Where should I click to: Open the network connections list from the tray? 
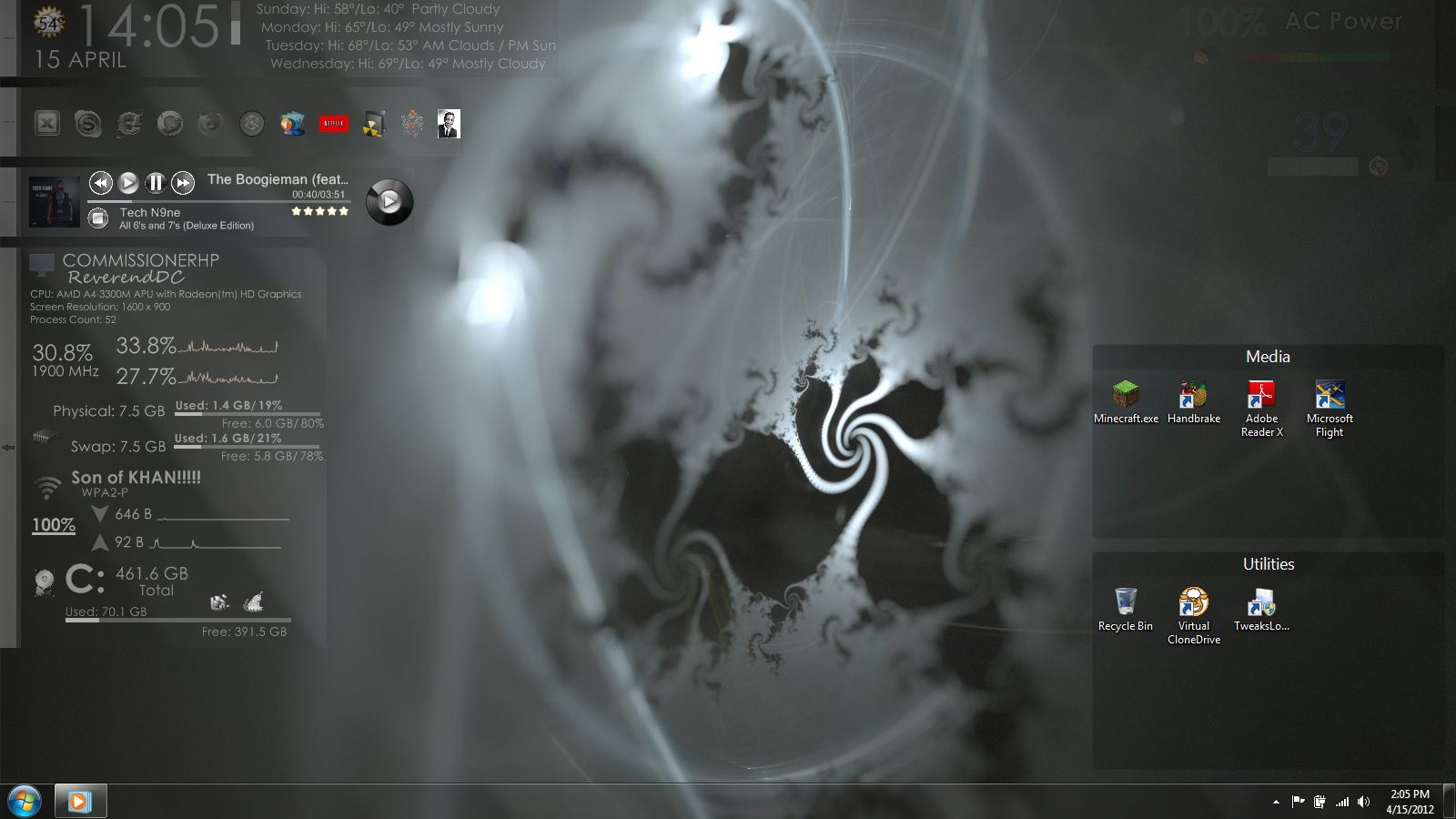[x=1342, y=802]
